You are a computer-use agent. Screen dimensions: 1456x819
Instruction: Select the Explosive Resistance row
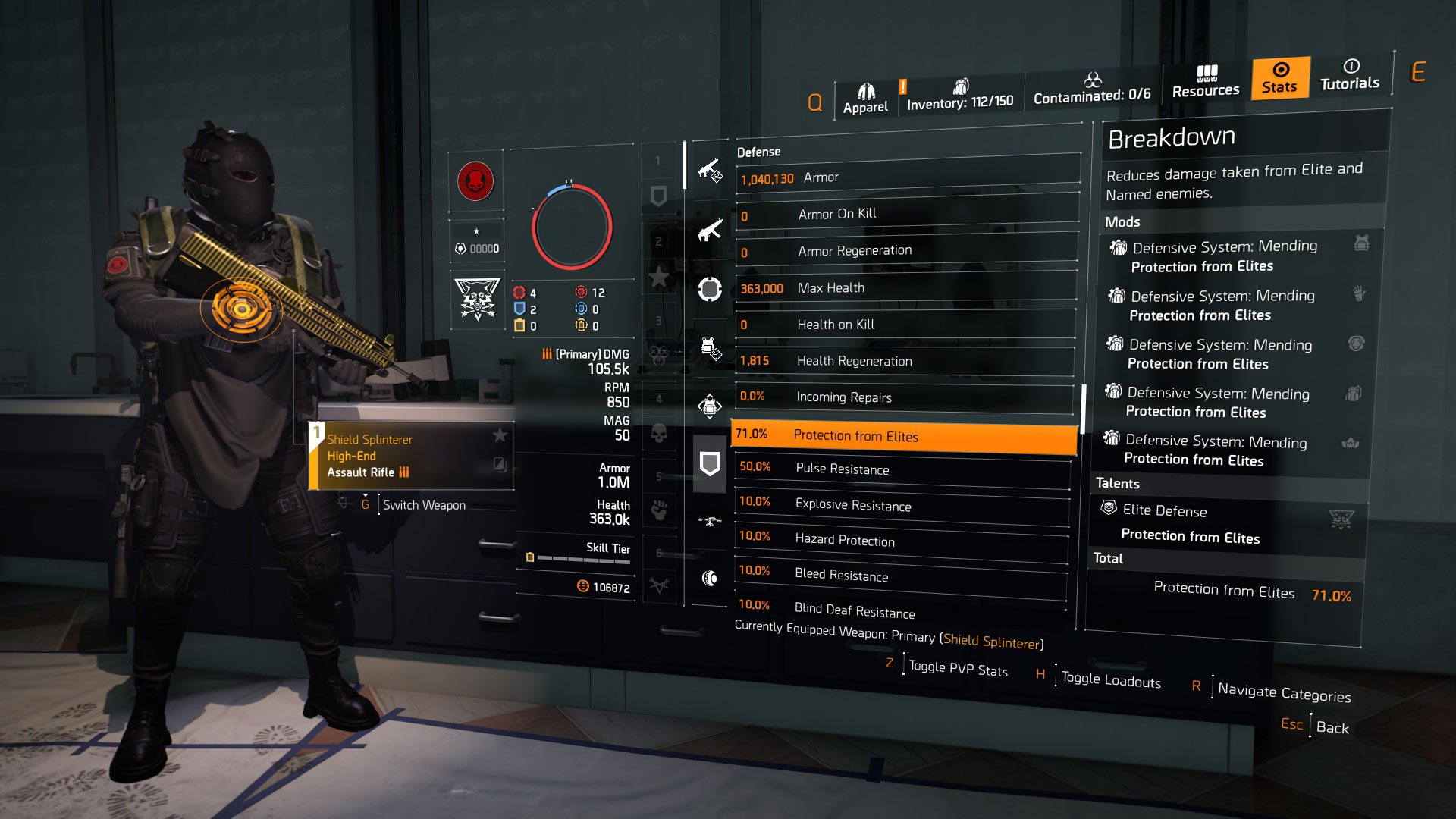[902, 505]
